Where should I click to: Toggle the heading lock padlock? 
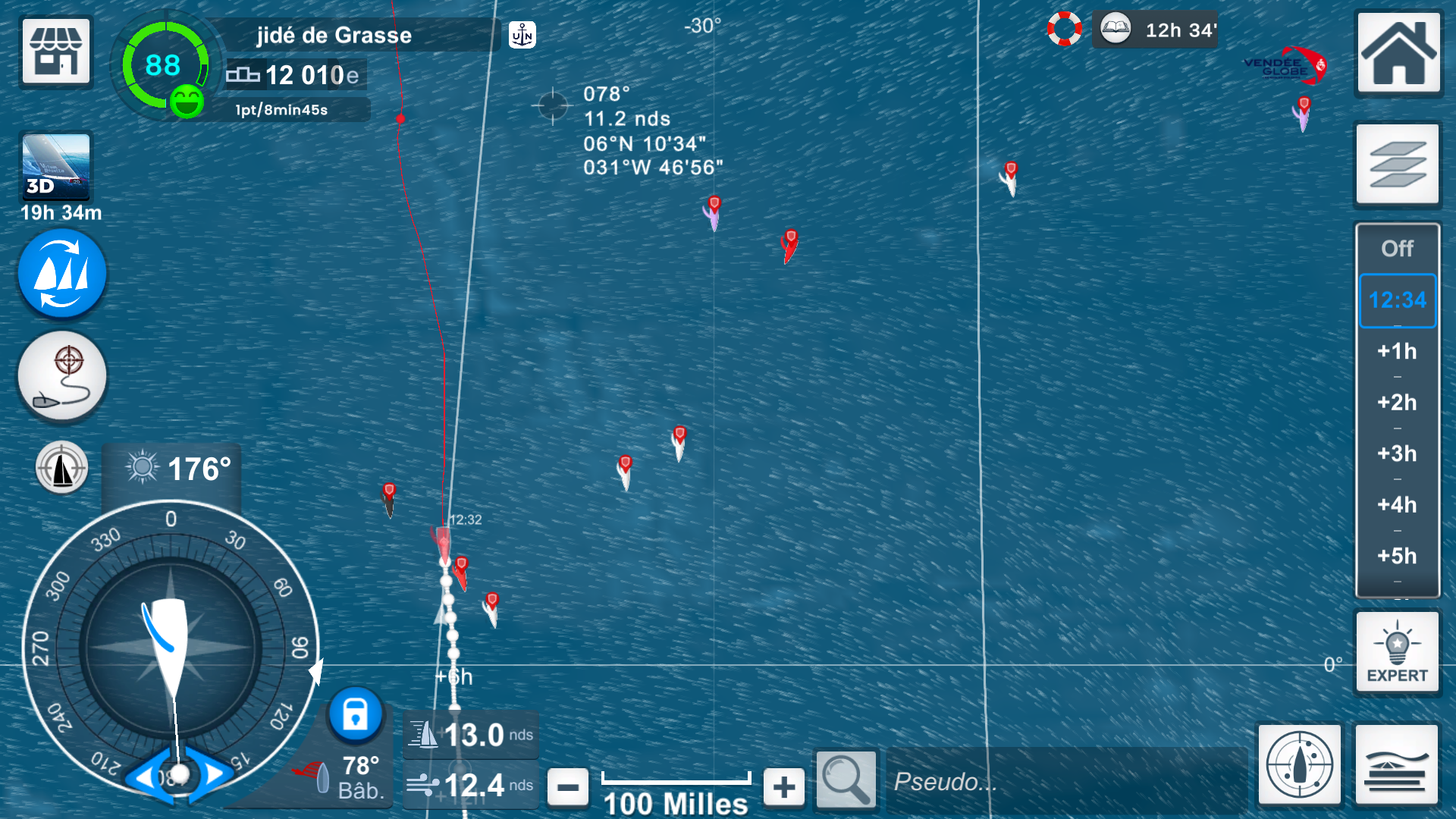coord(355,714)
